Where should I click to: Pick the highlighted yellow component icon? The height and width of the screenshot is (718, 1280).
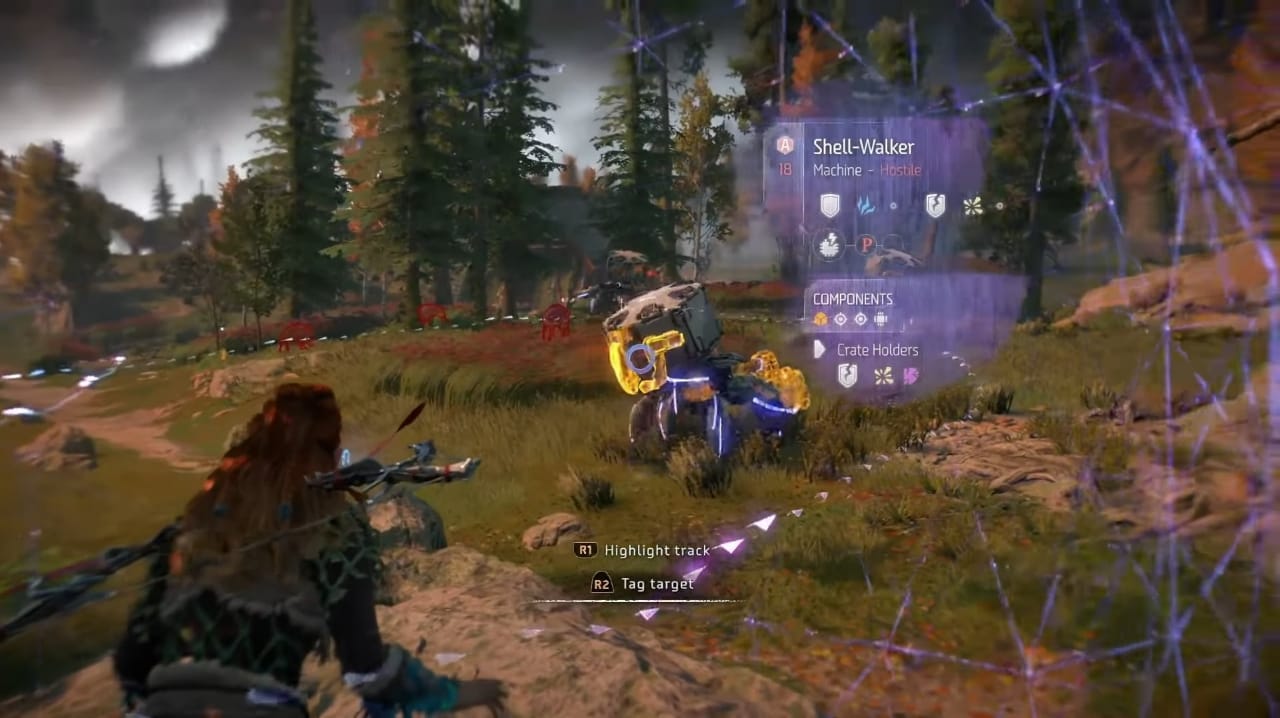click(x=821, y=320)
